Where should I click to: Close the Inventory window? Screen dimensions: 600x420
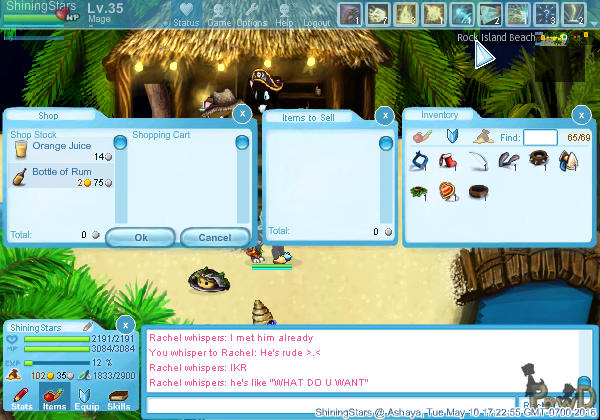point(582,114)
